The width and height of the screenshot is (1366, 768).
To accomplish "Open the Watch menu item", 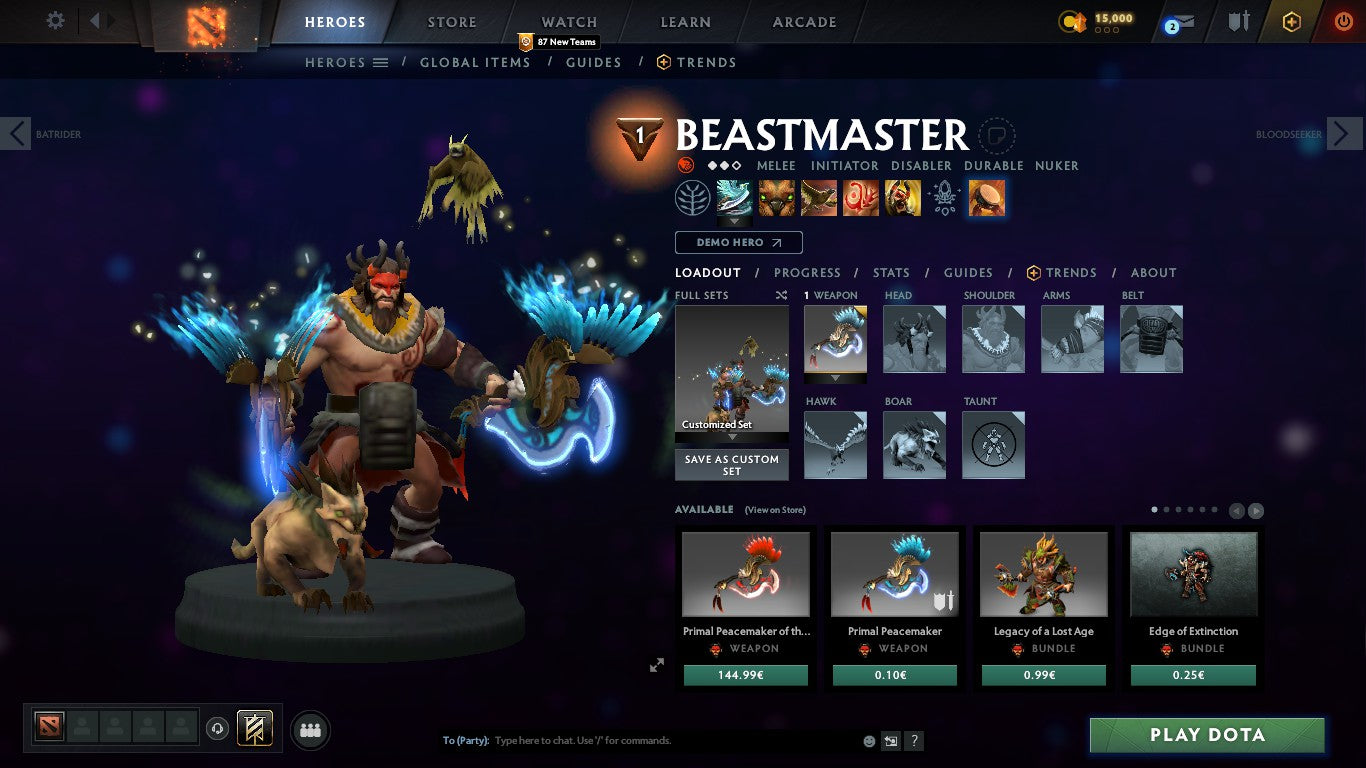I will 567,21.
